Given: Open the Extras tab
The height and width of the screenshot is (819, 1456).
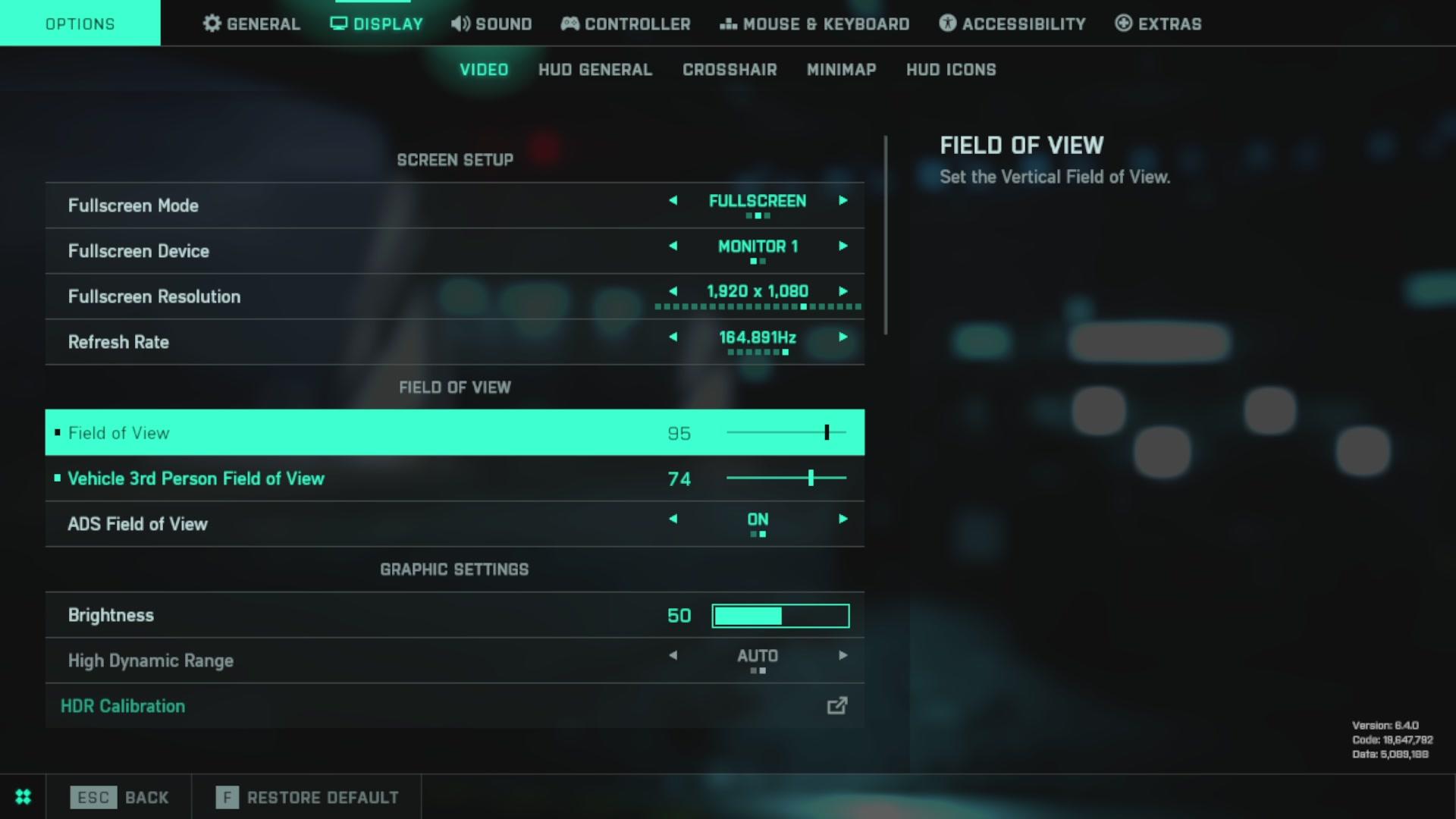Looking at the screenshot, I should click(x=1158, y=24).
